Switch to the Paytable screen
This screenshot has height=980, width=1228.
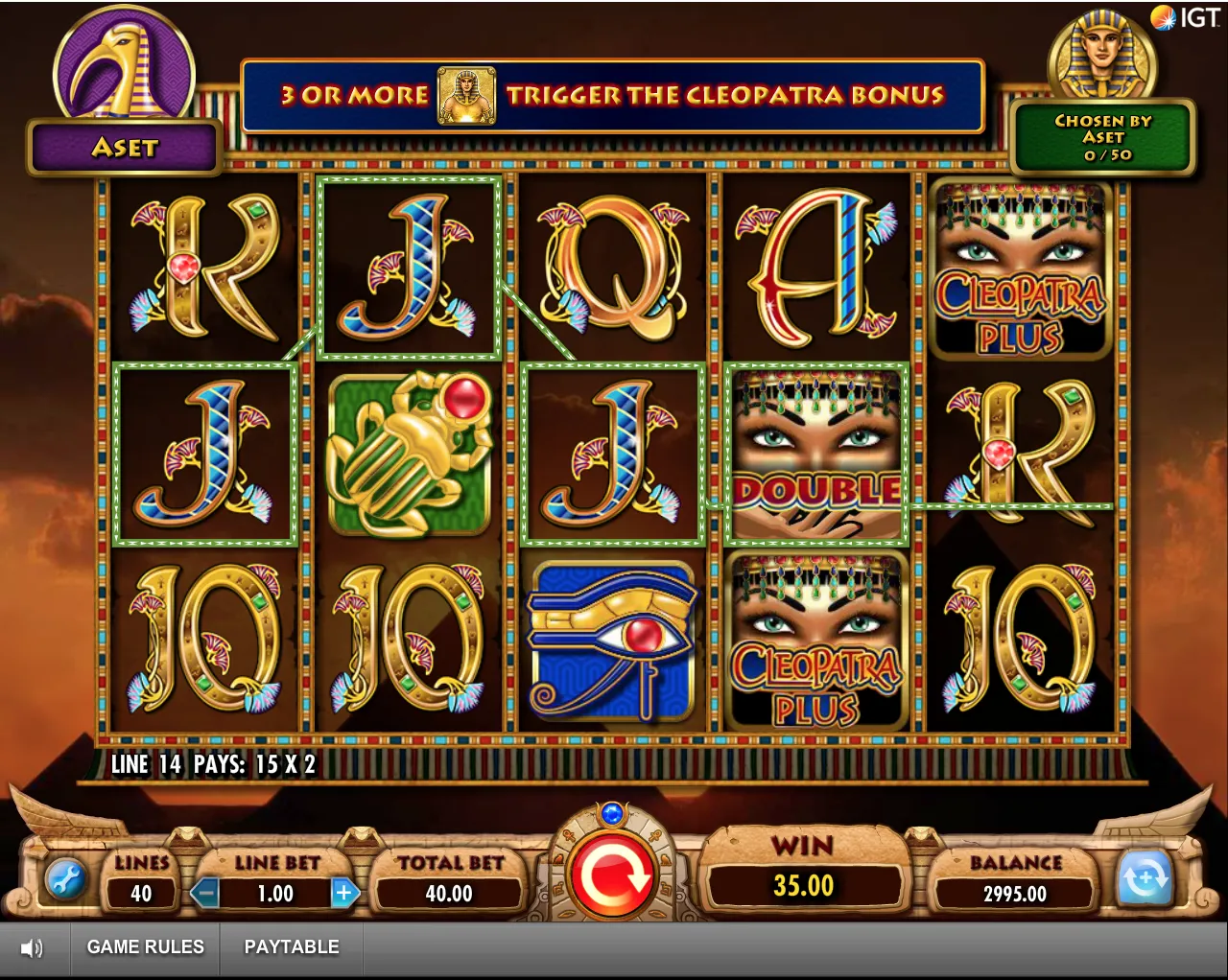tap(292, 947)
